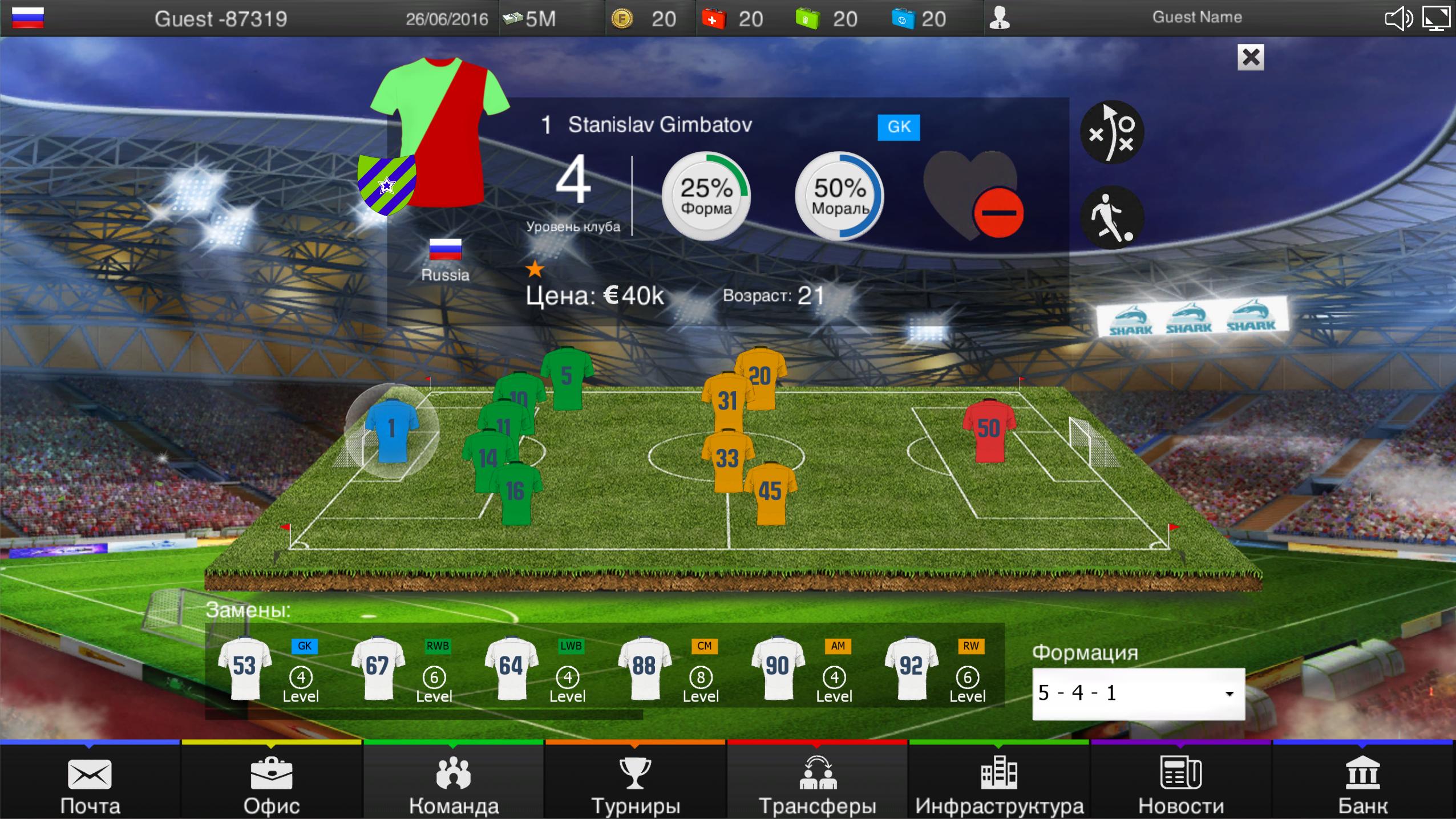Select substitute jersey number 88
This screenshot has height=819, width=1456.
click(x=645, y=667)
